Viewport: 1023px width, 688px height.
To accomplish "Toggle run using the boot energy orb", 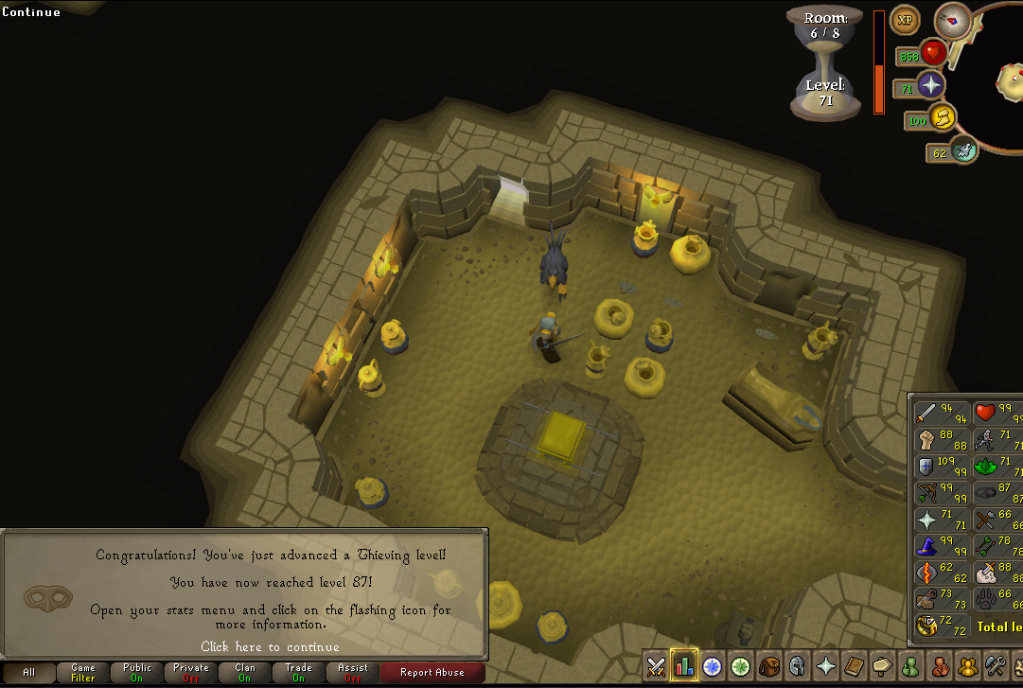I will pyautogui.click(x=942, y=118).
